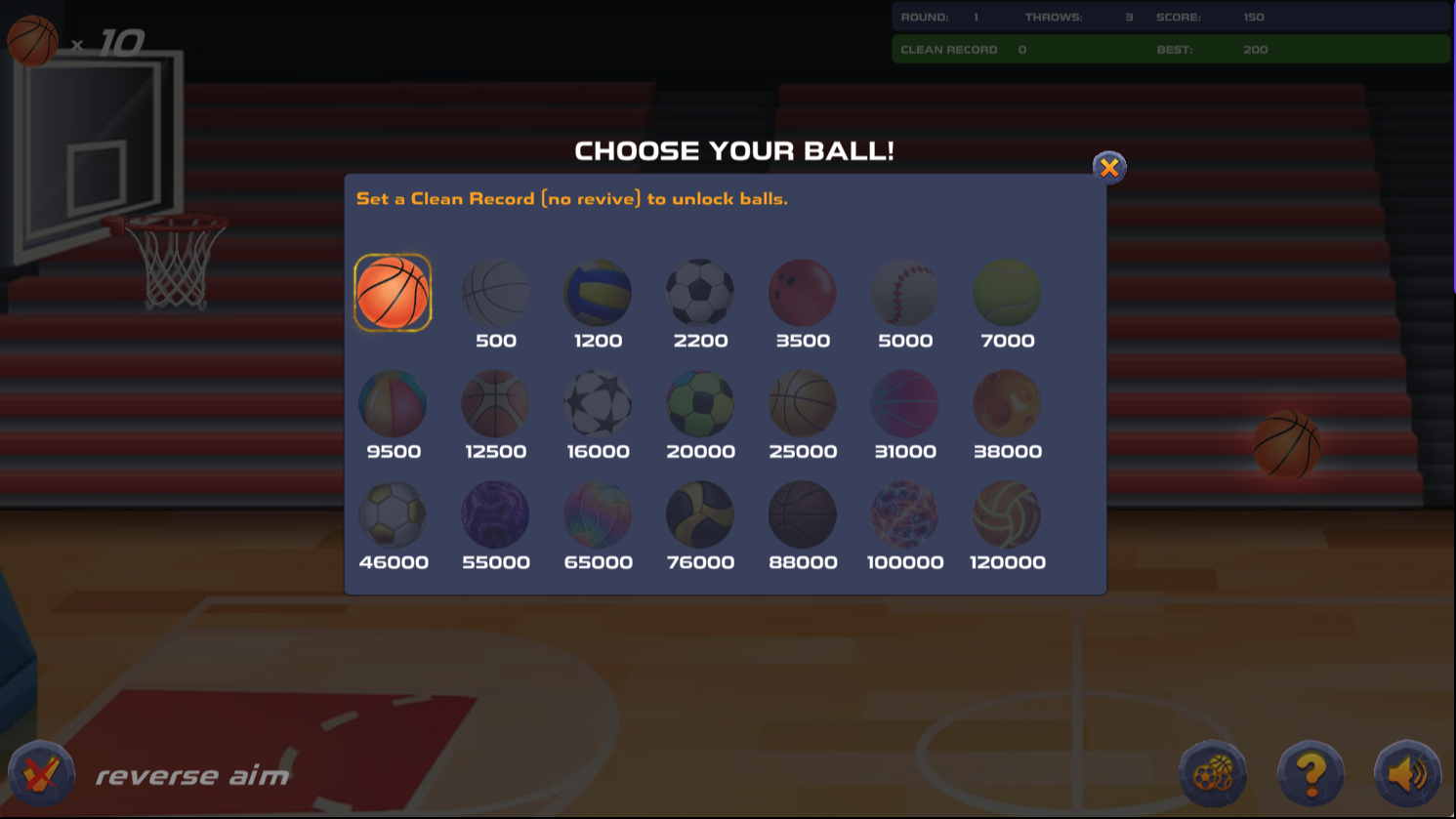Select the black and yellow ball costing 76000
Screen dimensions: 1456x819
click(x=700, y=513)
